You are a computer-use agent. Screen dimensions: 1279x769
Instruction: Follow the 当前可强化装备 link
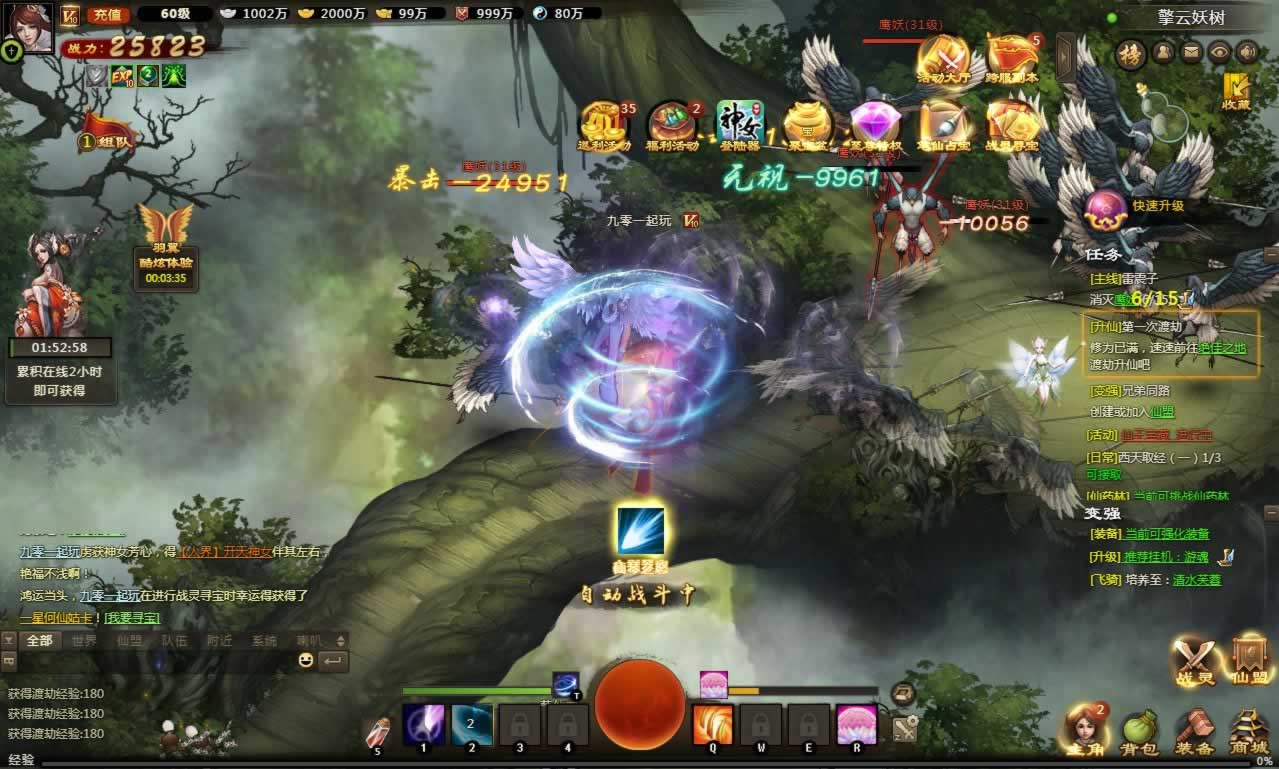tap(1166, 534)
